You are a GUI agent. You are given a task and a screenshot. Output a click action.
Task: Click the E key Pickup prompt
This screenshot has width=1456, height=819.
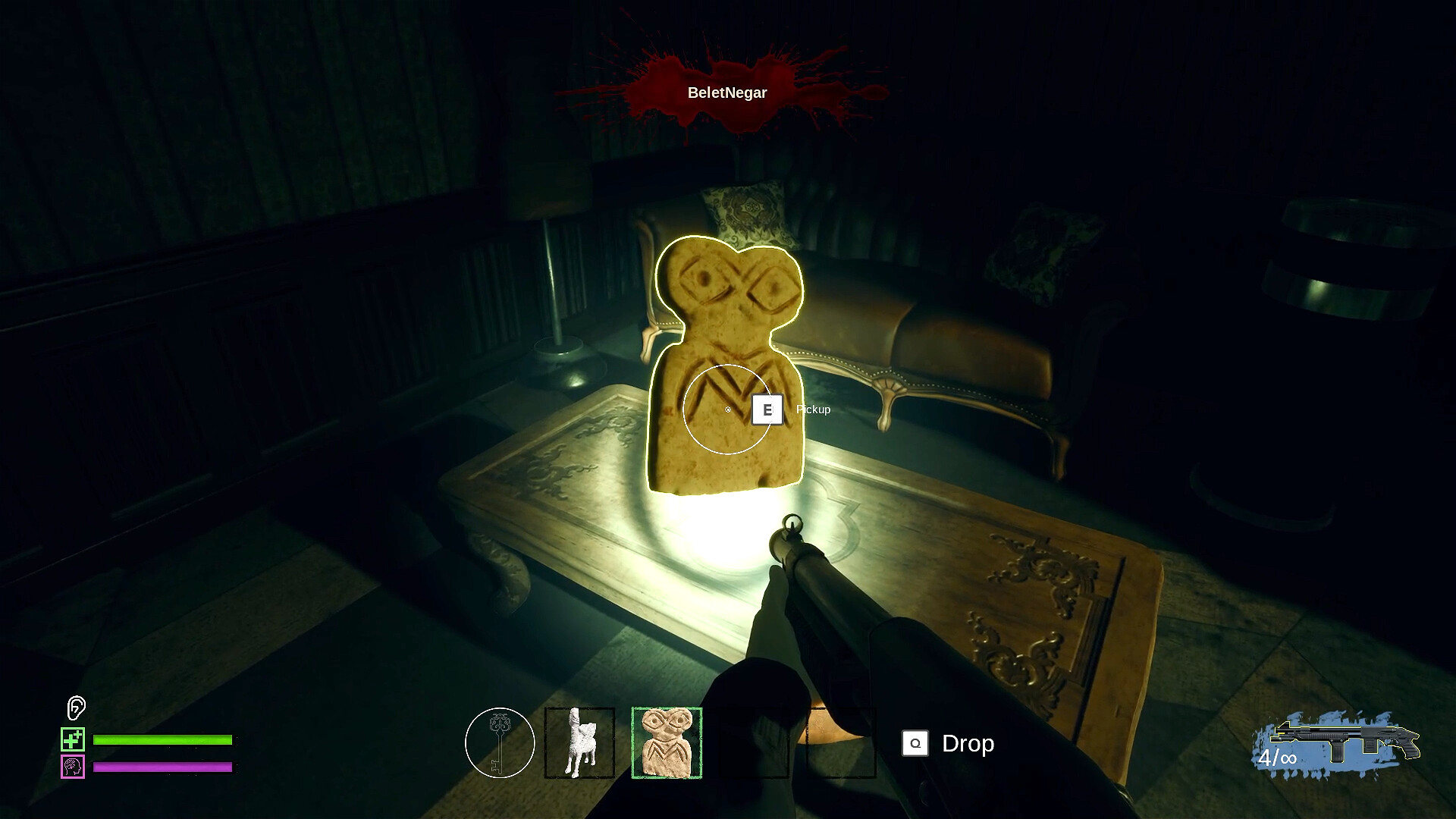tap(769, 409)
